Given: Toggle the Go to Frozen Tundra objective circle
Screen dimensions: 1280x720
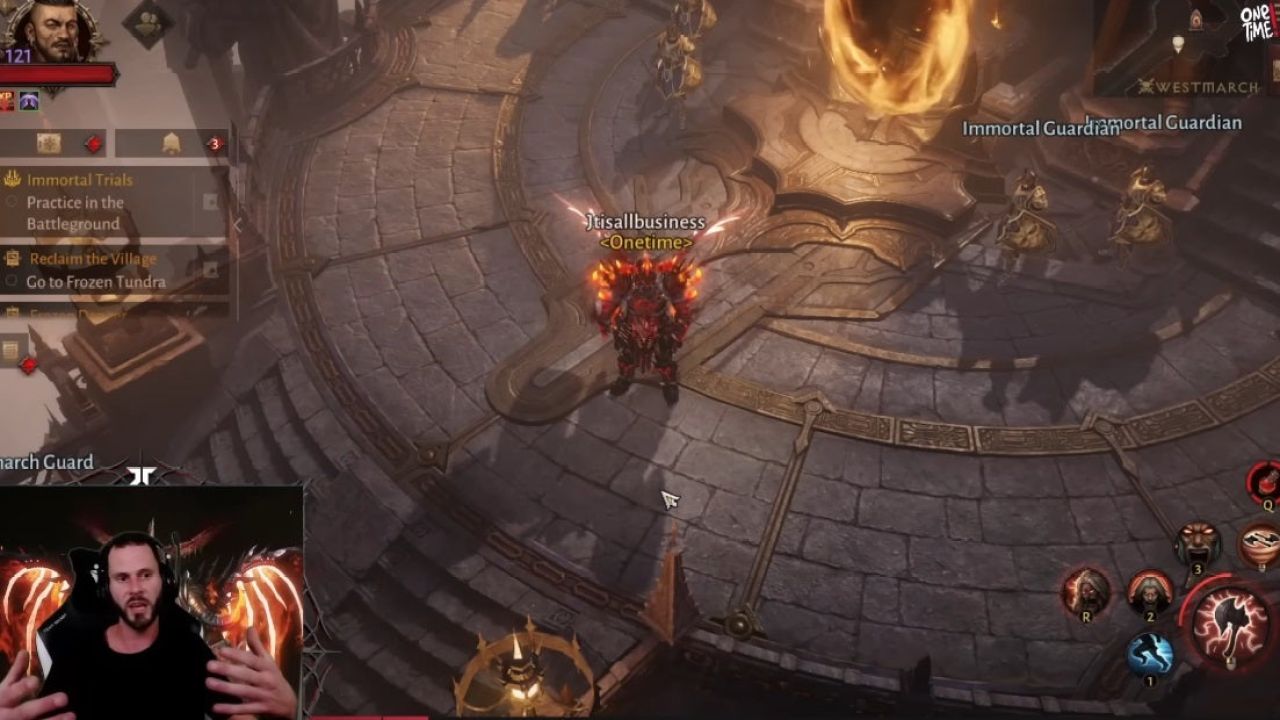Looking at the screenshot, I should (x=11, y=279).
